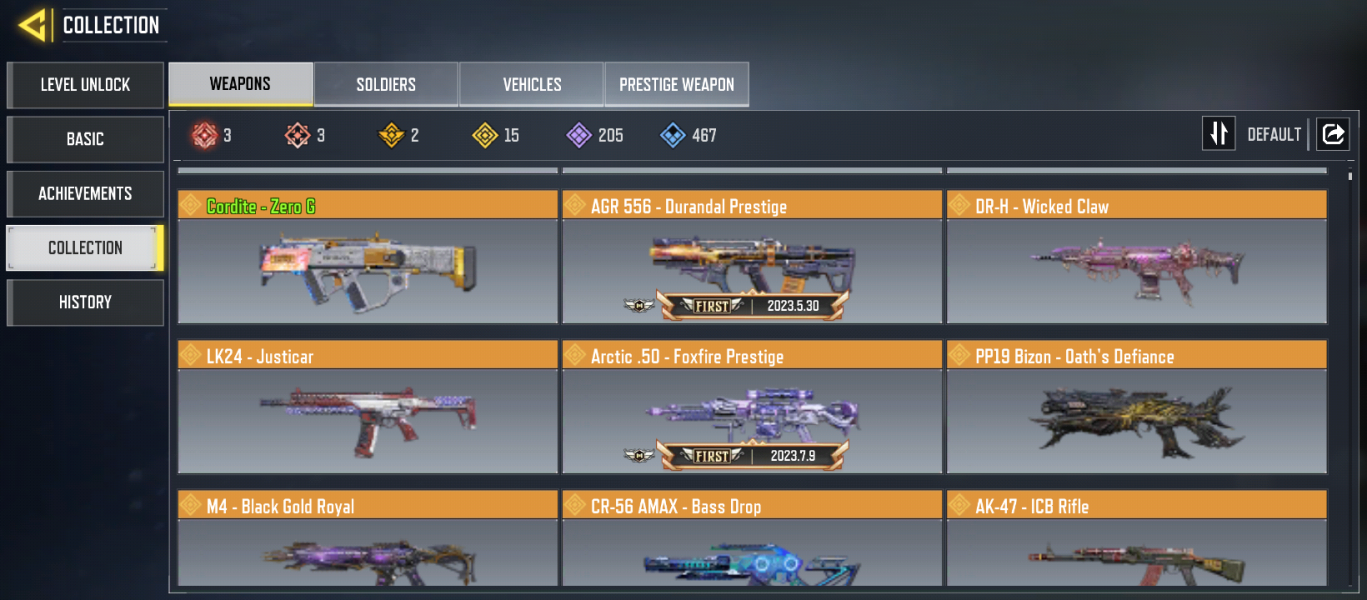Pick the PP19 Bizon - Oath's Defiance card

point(1136,407)
